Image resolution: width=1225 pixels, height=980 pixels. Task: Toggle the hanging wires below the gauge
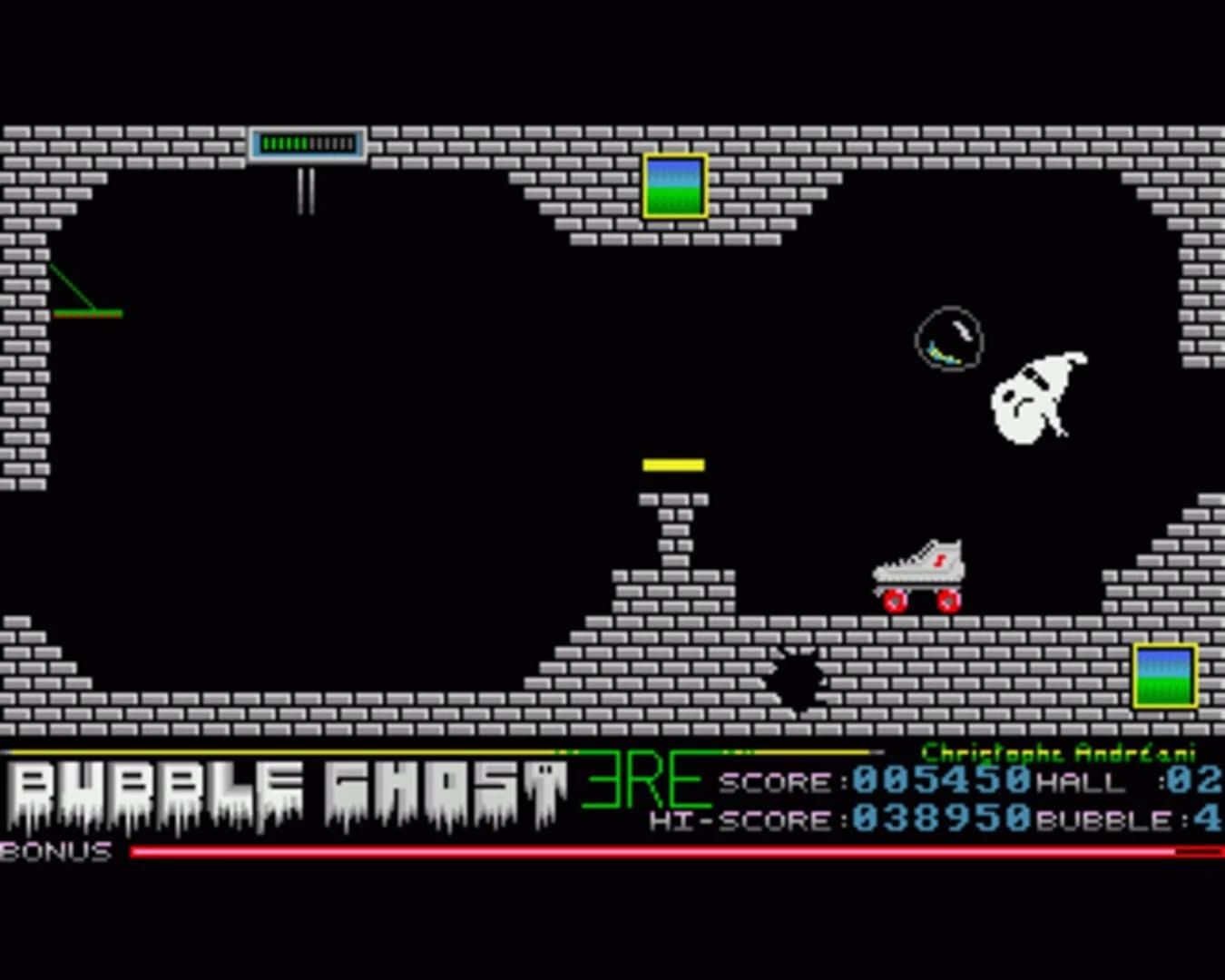click(x=305, y=191)
